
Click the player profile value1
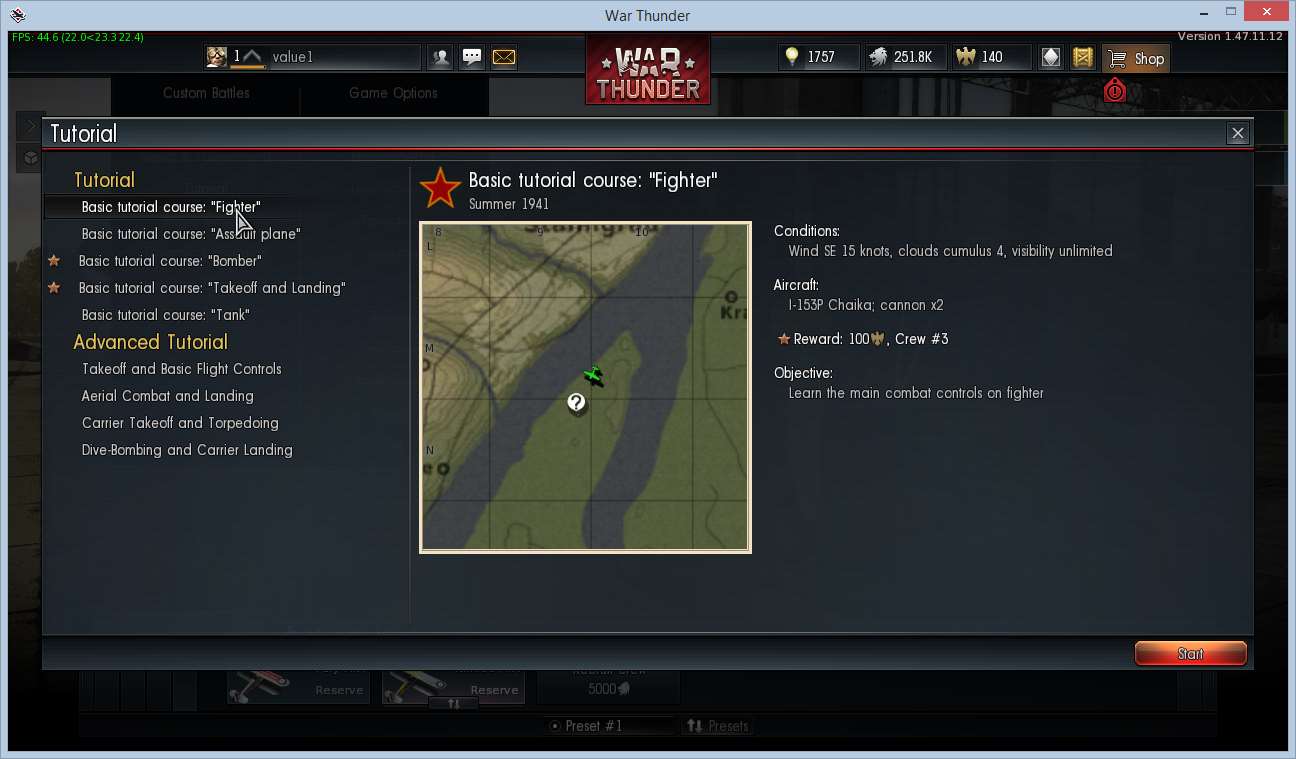point(292,57)
